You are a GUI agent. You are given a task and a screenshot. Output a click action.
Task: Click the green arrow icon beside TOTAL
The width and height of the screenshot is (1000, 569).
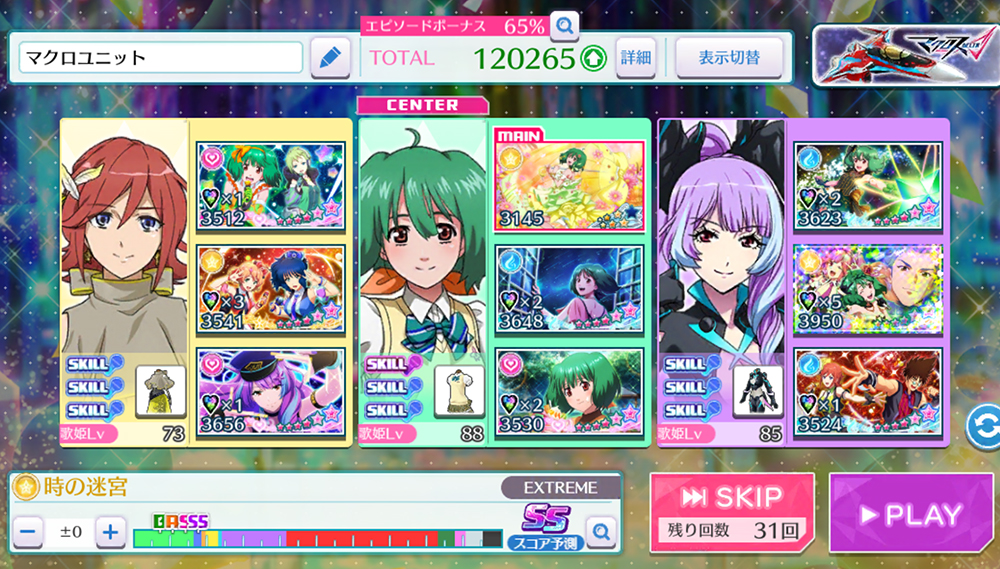click(x=593, y=59)
